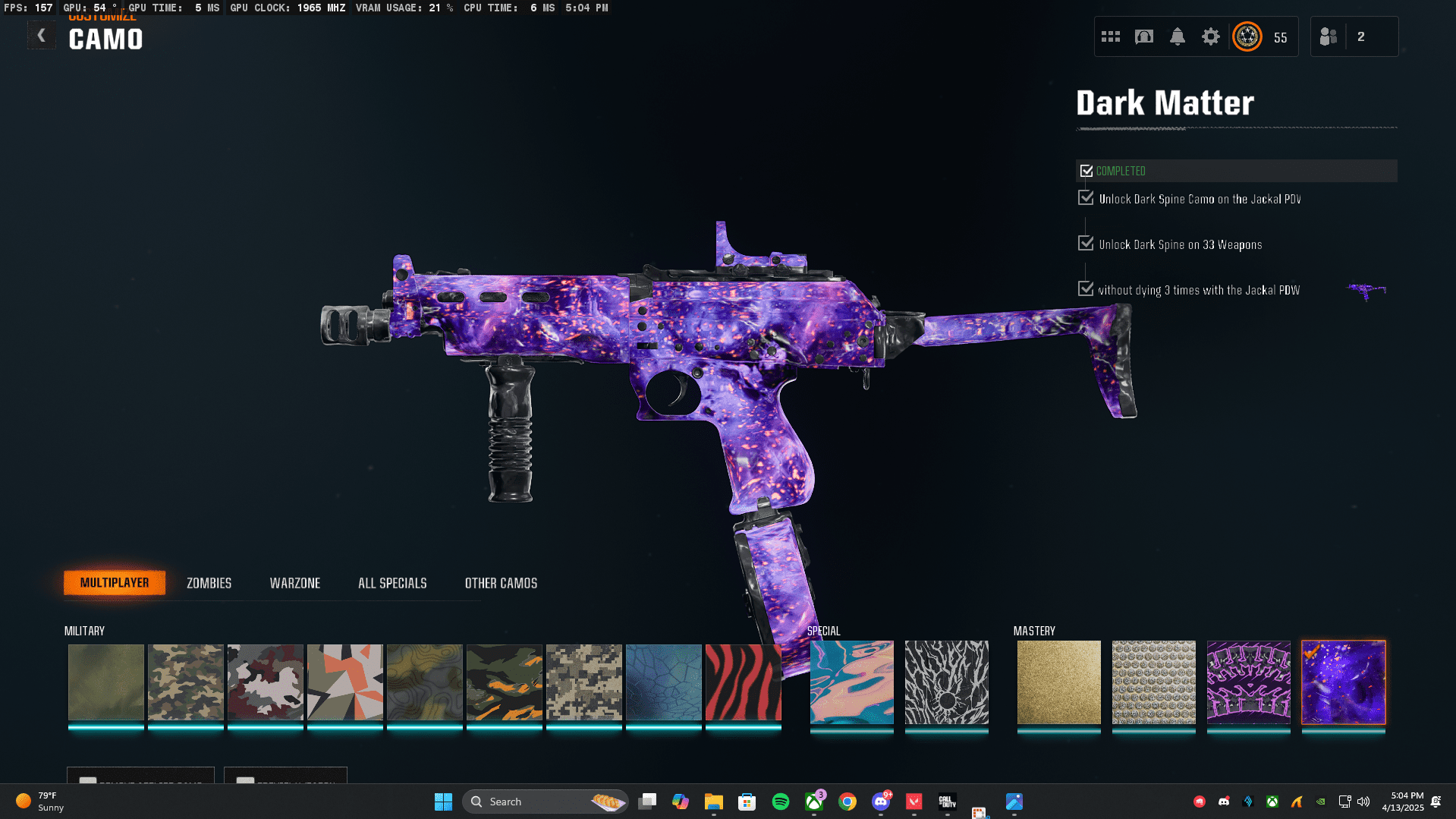1456x819 pixels.
Task: Pick the orange geometric splinter camo
Action: click(344, 682)
